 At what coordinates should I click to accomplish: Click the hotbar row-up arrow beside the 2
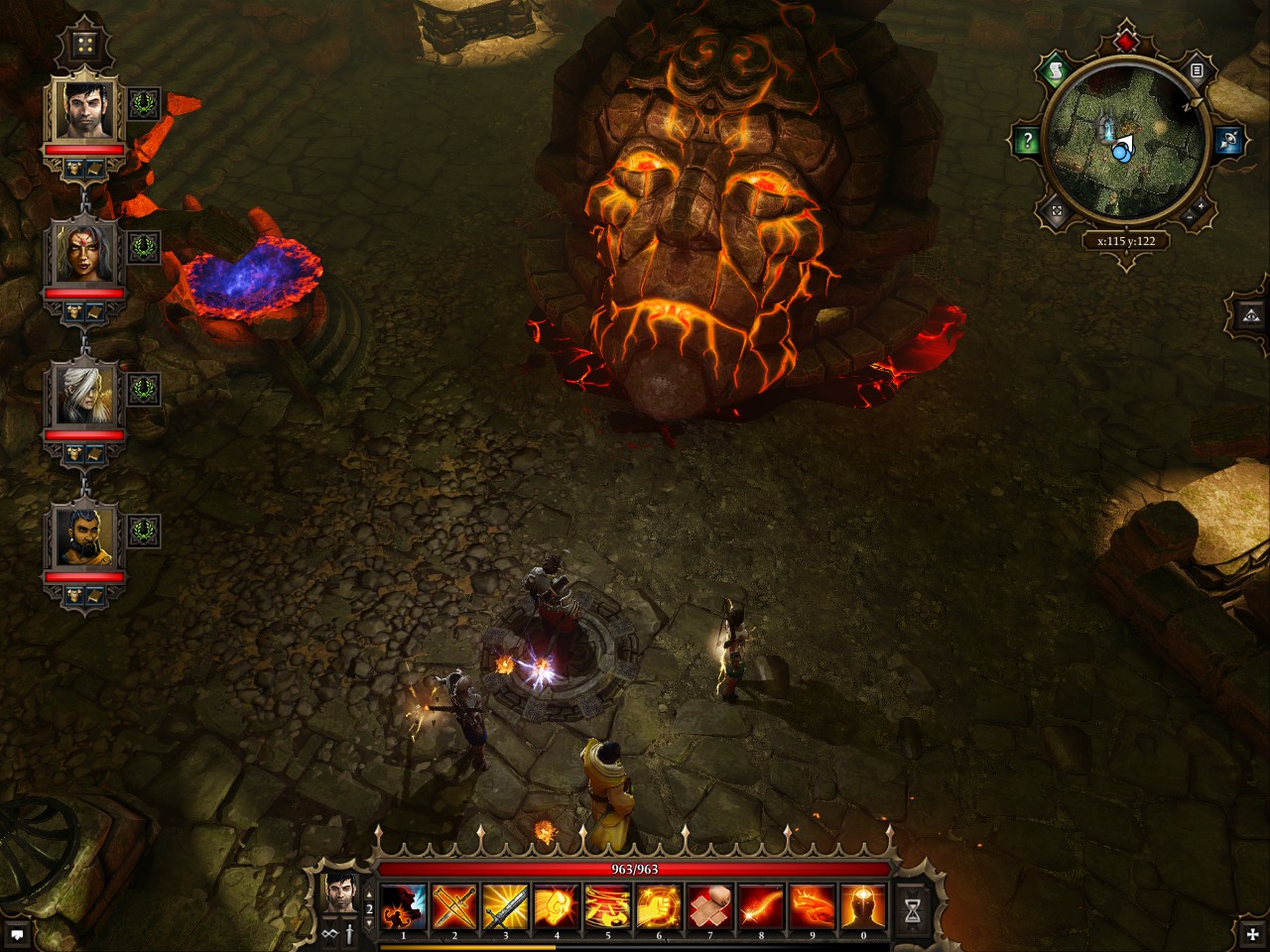click(x=370, y=893)
